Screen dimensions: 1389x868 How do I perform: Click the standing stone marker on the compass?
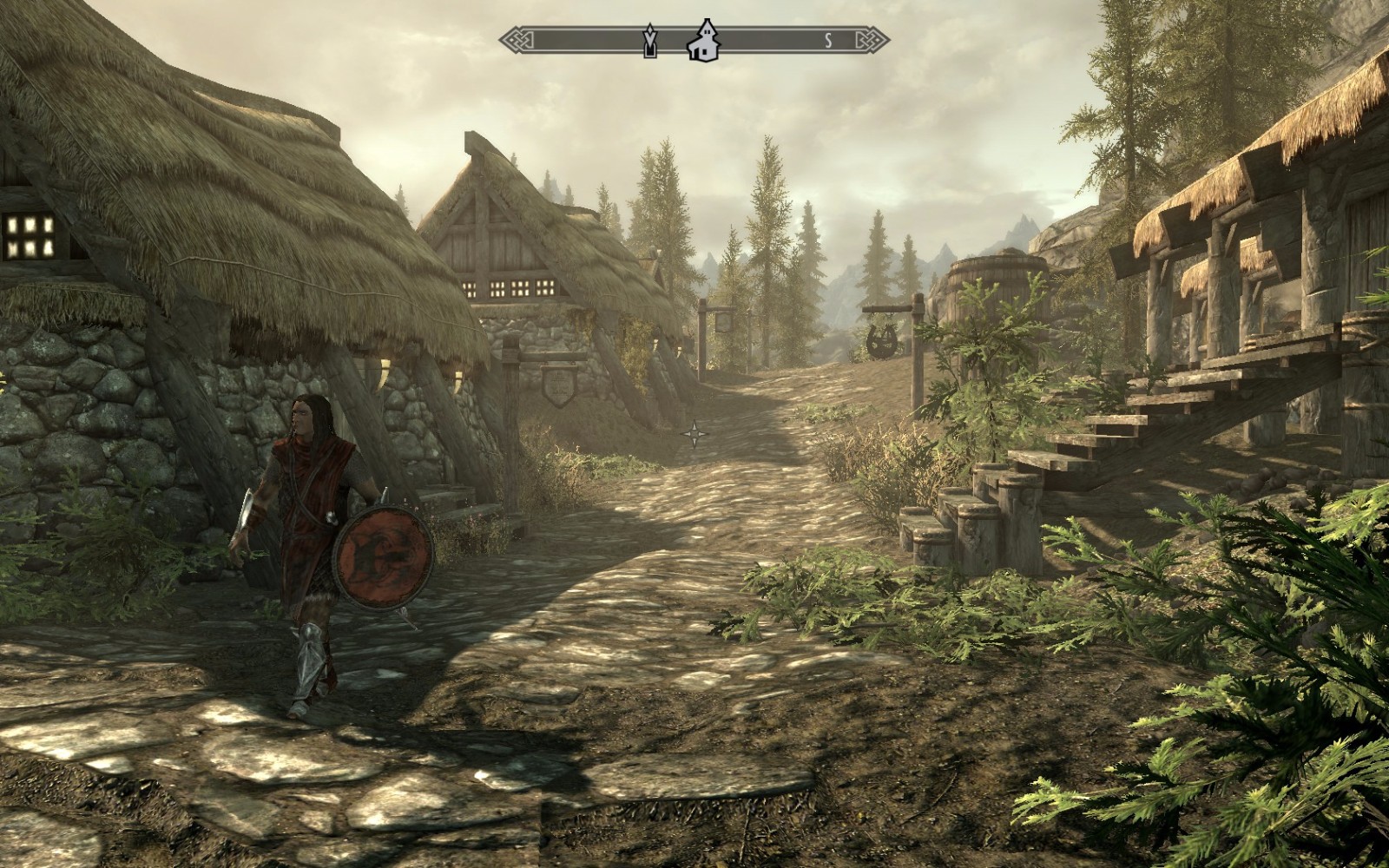point(648,41)
